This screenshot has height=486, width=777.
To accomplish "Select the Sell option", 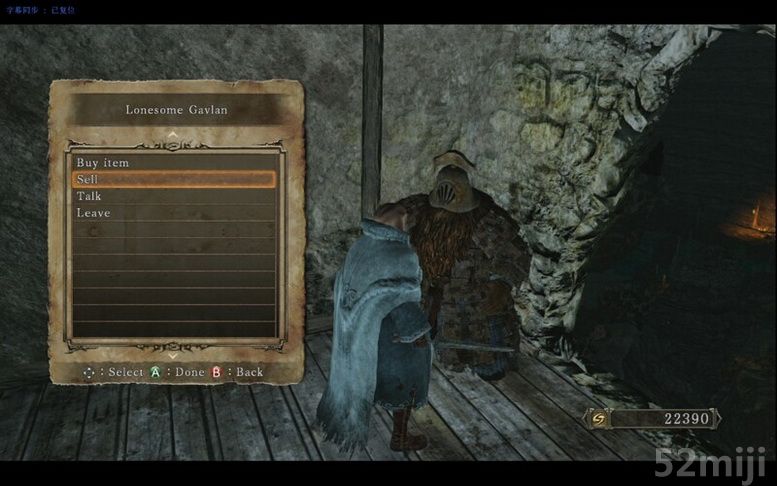I will (88, 179).
